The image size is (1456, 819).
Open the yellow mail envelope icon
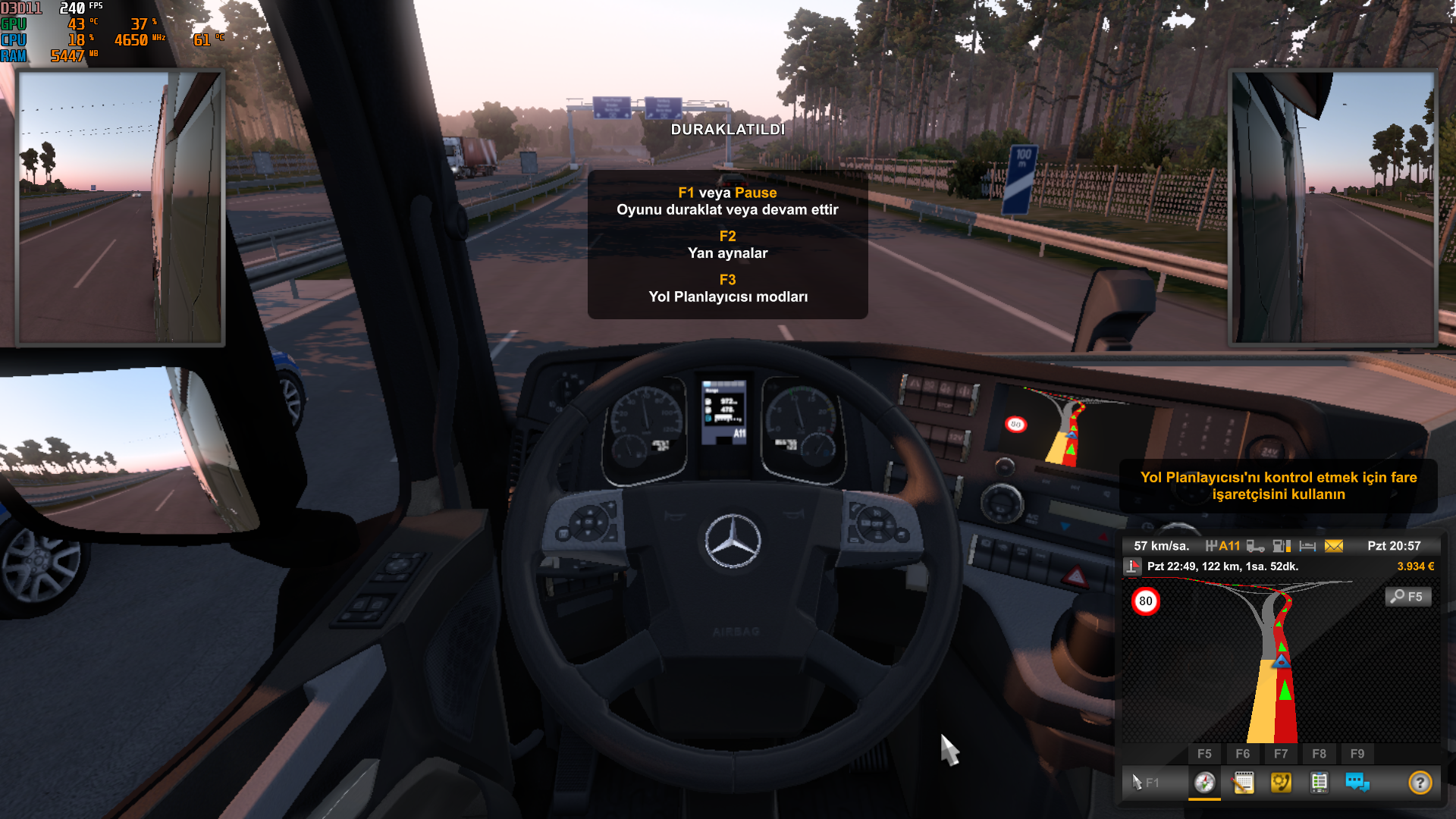[1334, 546]
